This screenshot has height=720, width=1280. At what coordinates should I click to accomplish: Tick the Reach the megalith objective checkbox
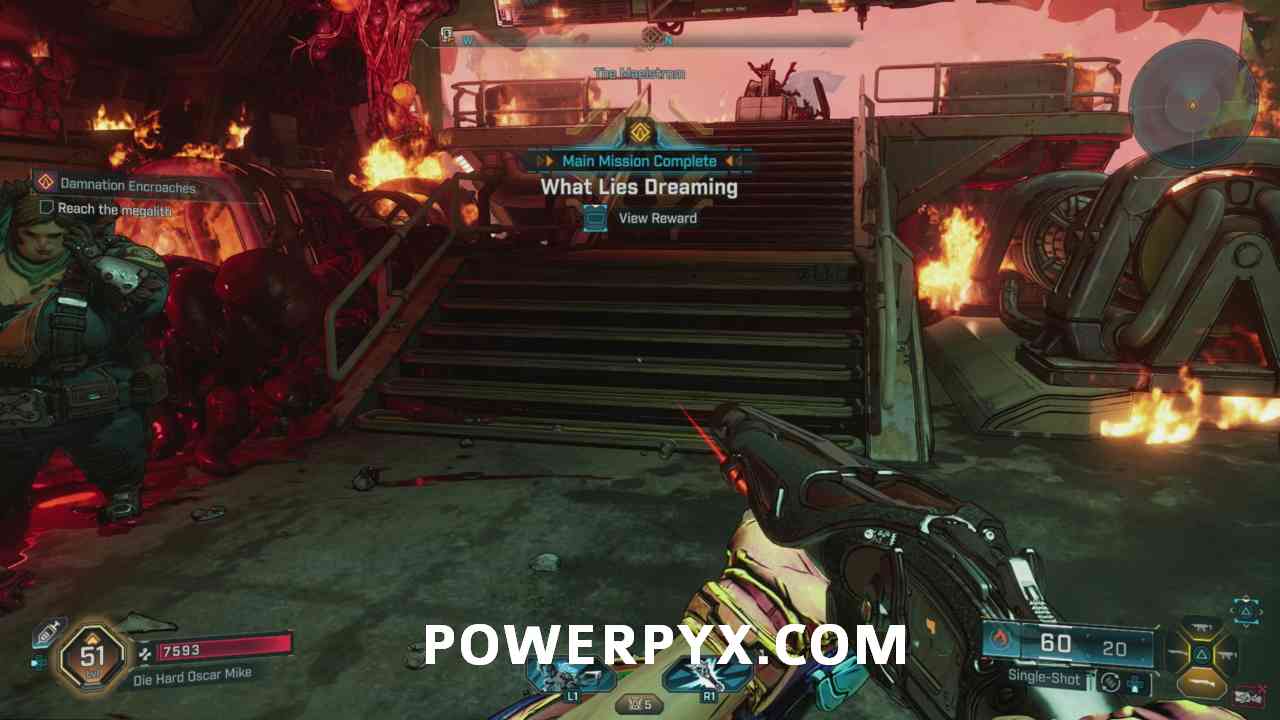click(x=46, y=208)
